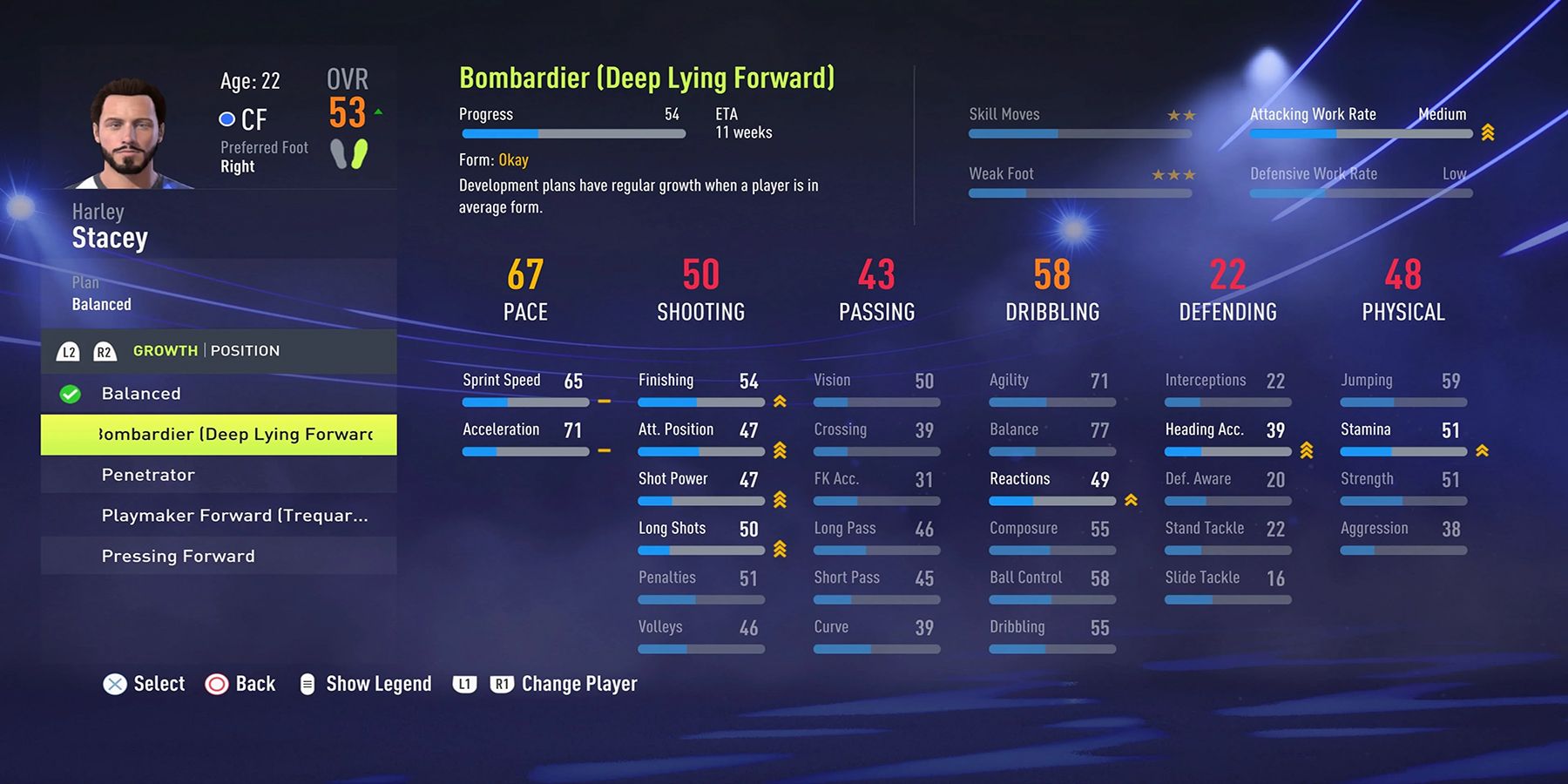The image size is (1568, 784).
Task: Switch to the POSITION tab
Action: (x=246, y=351)
